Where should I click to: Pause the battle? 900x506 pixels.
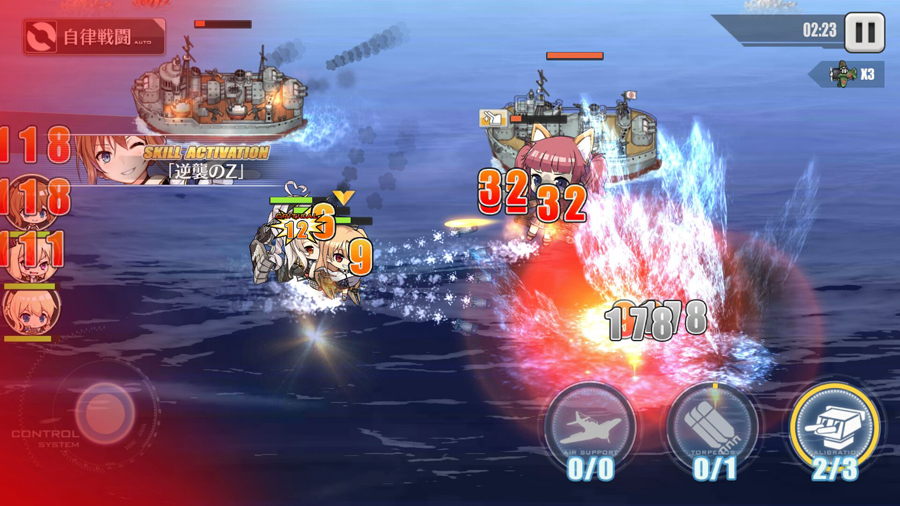click(x=865, y=32)
